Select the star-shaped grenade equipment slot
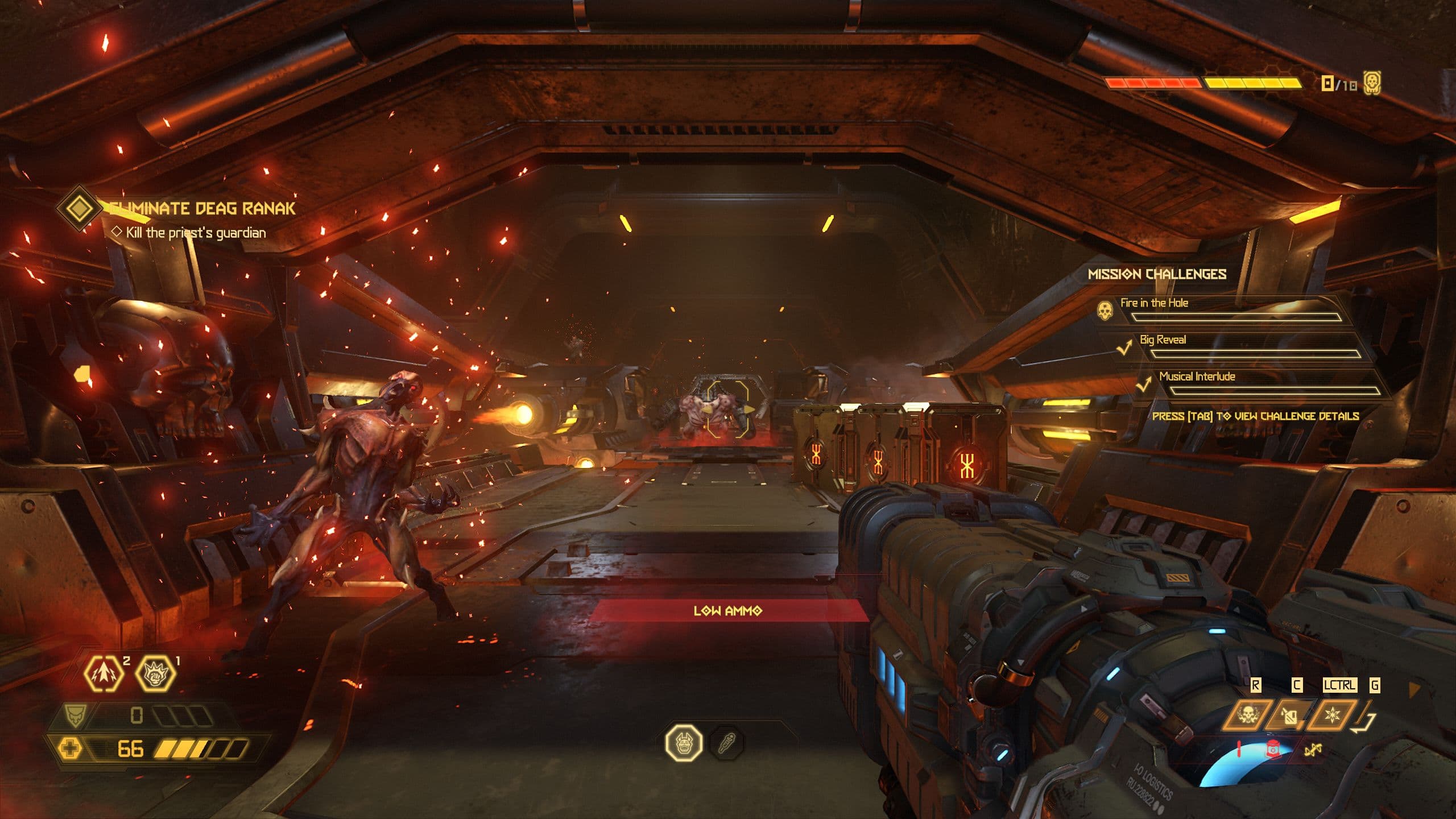 point(1332,715)
